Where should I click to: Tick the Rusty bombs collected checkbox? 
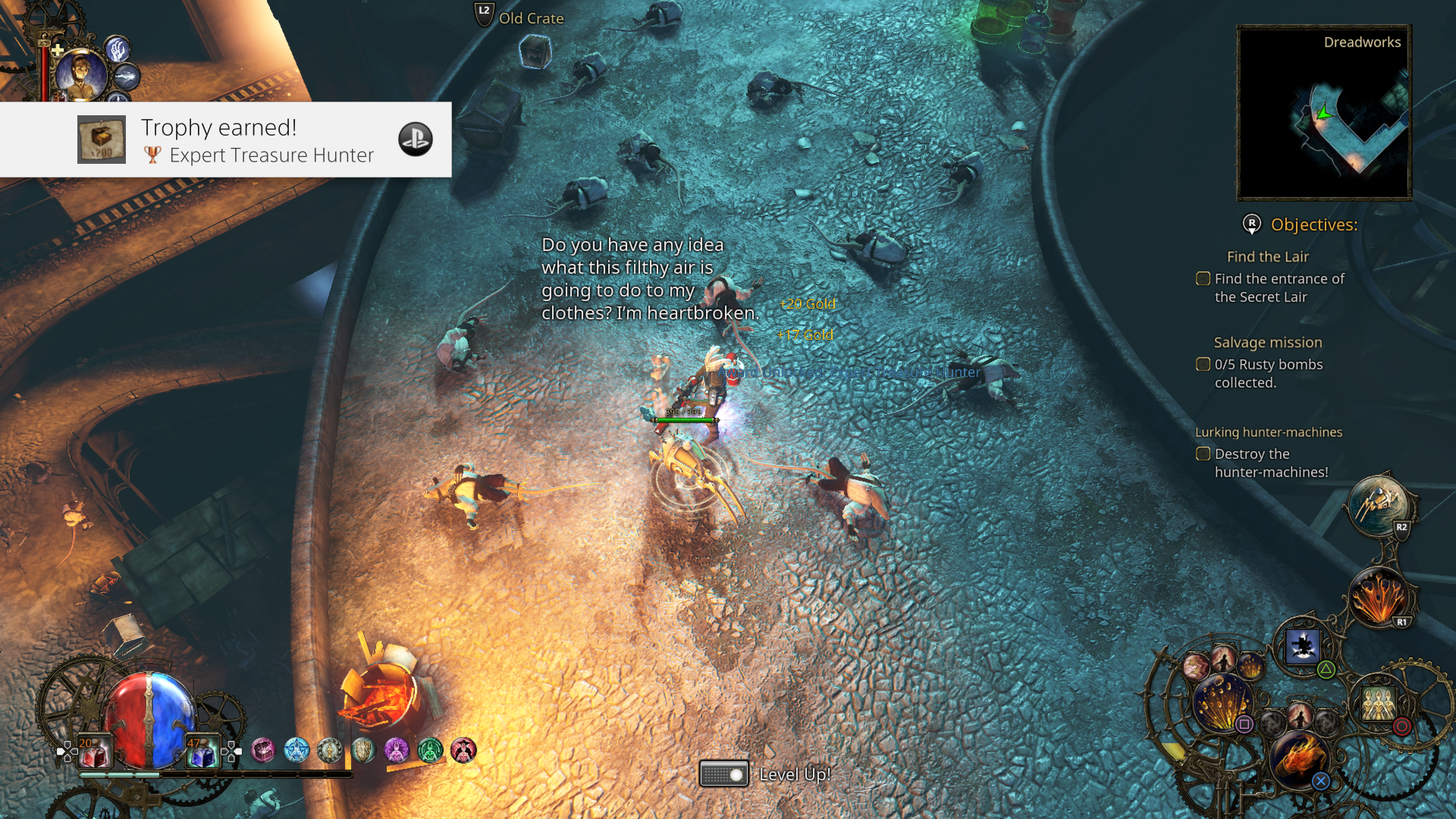point(1203,364)
